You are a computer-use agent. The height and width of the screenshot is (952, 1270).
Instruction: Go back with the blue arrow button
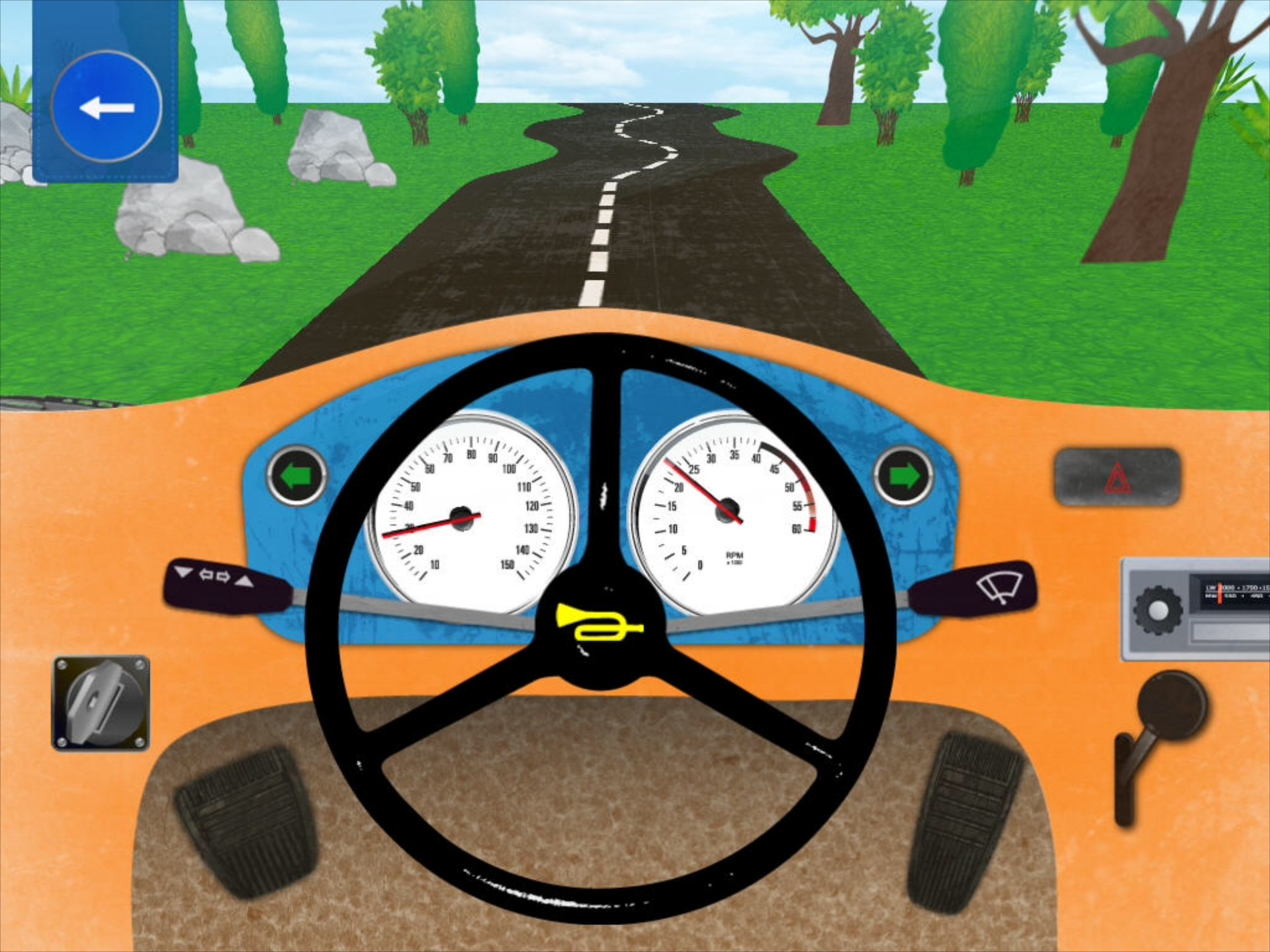coord(106,106)
